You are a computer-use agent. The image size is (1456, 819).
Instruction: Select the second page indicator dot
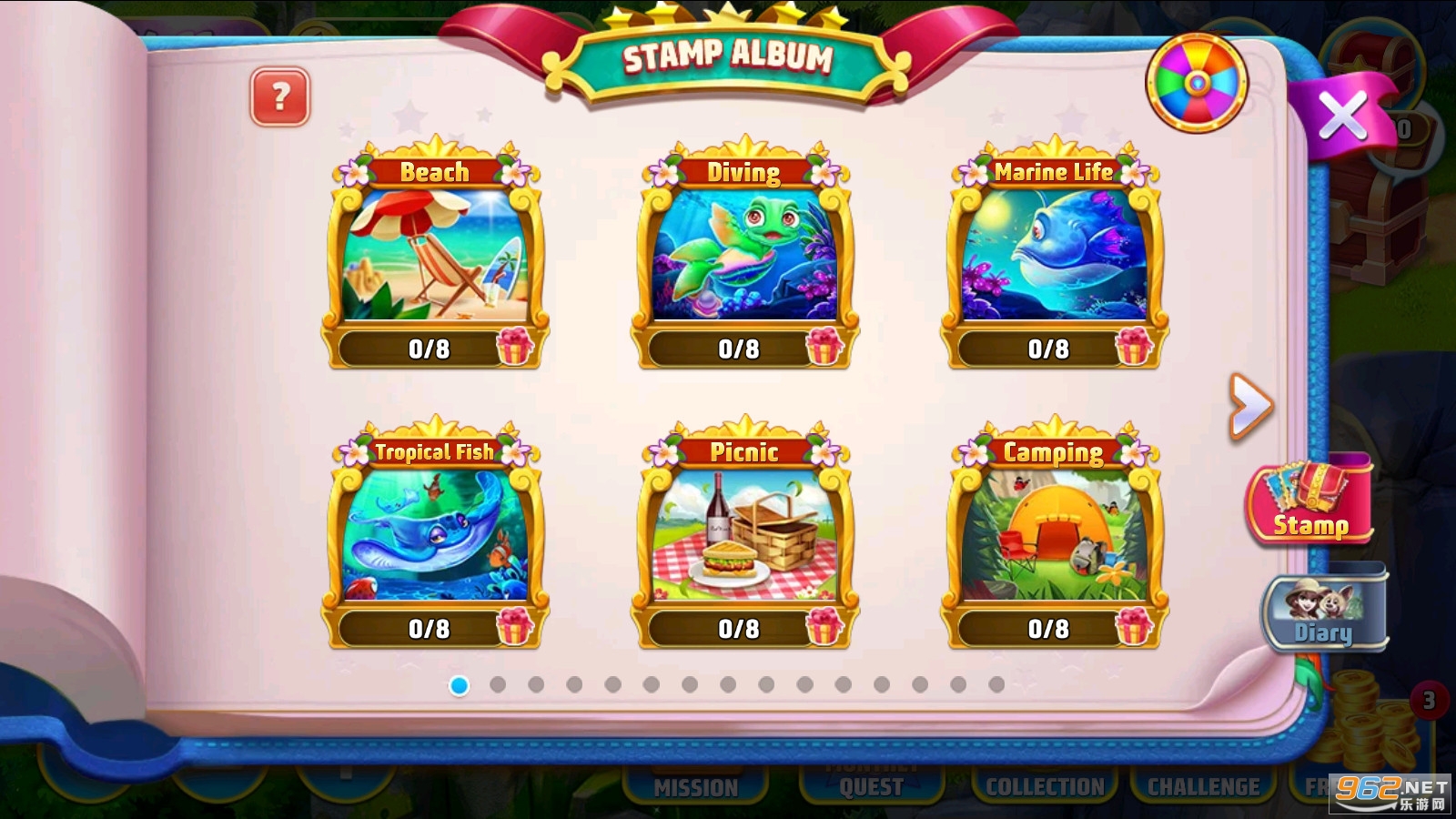(498, 684)
